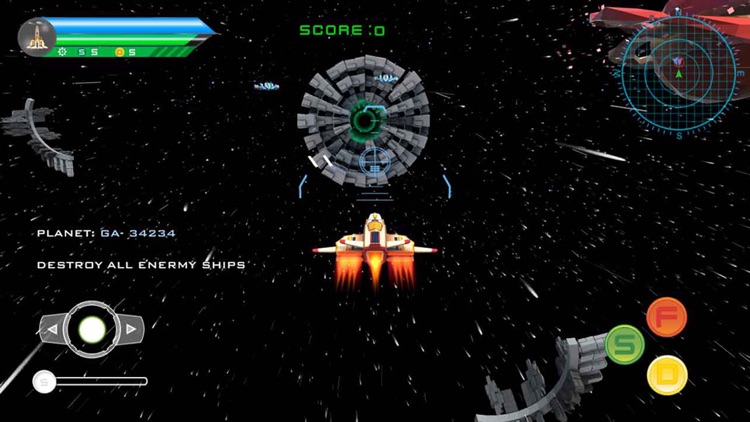Click the S speed slider handle
The image size is (750, 422).
[x=44, y=381]
